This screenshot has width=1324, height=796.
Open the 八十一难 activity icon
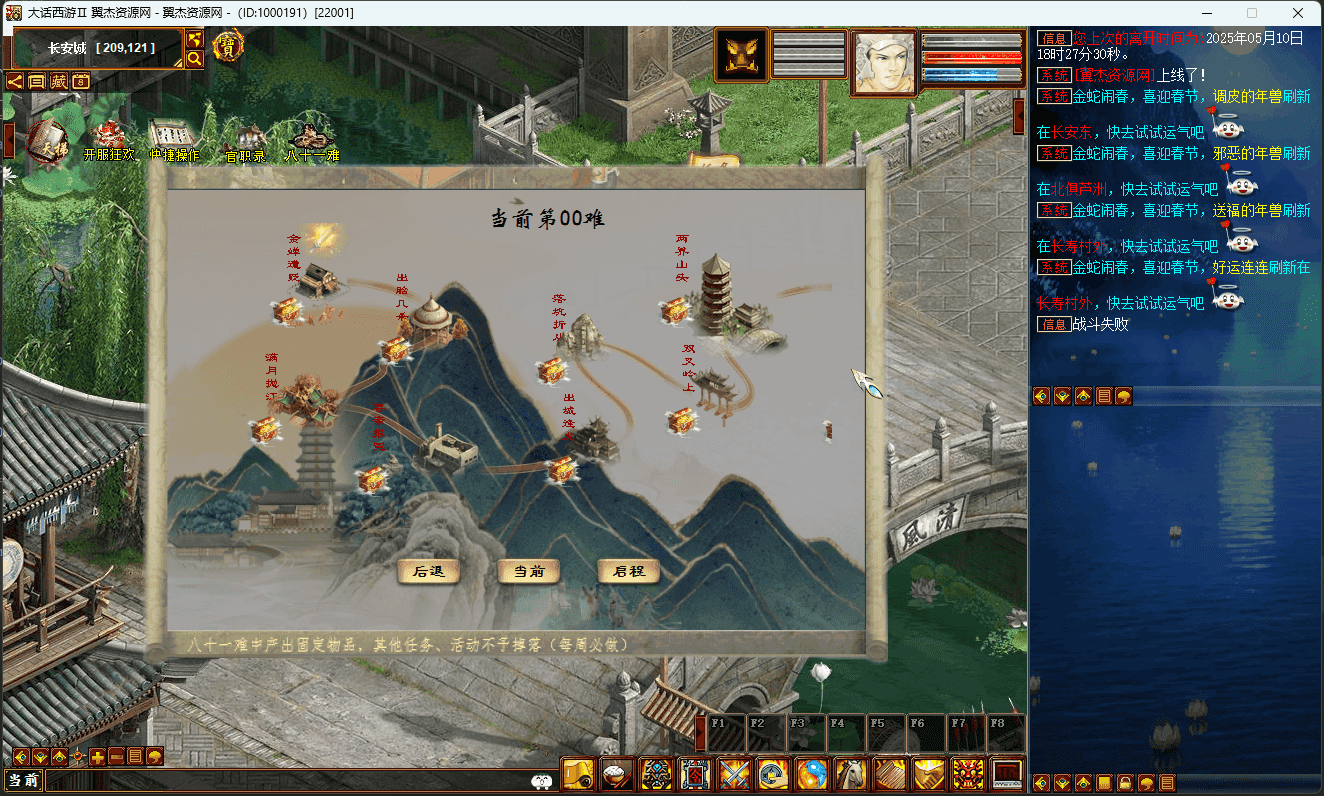[312, 141]
